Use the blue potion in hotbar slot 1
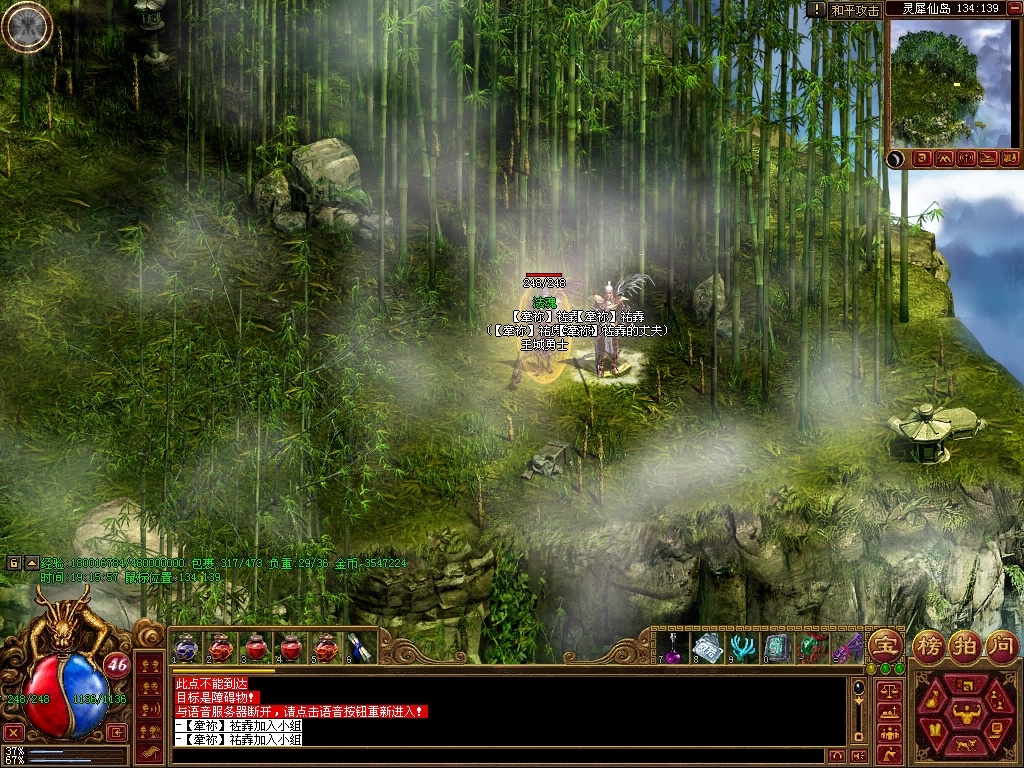 (x=186, y=647)
